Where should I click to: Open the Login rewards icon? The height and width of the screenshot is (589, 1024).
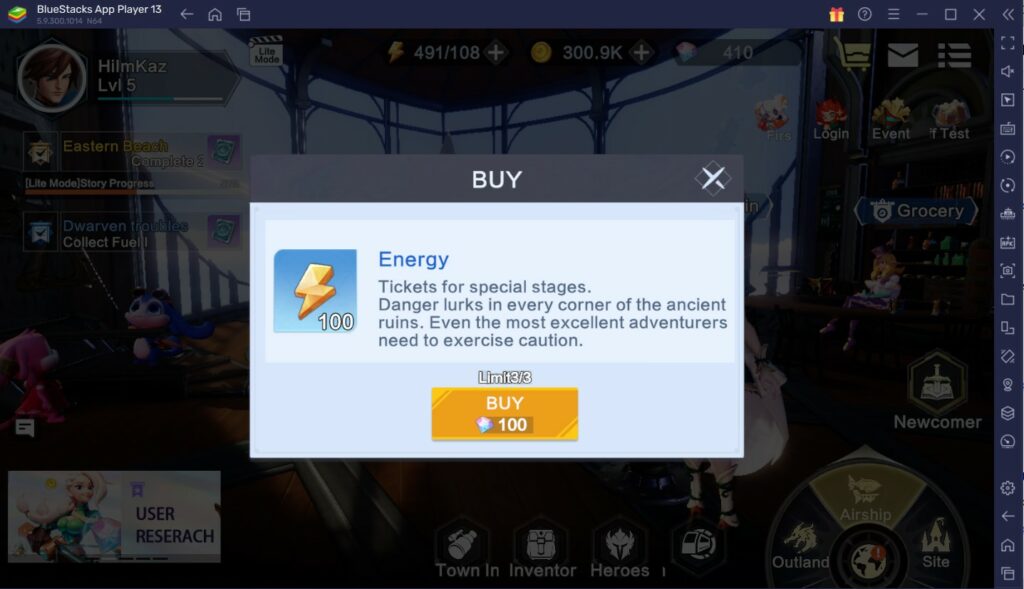[x=830, y=119]
